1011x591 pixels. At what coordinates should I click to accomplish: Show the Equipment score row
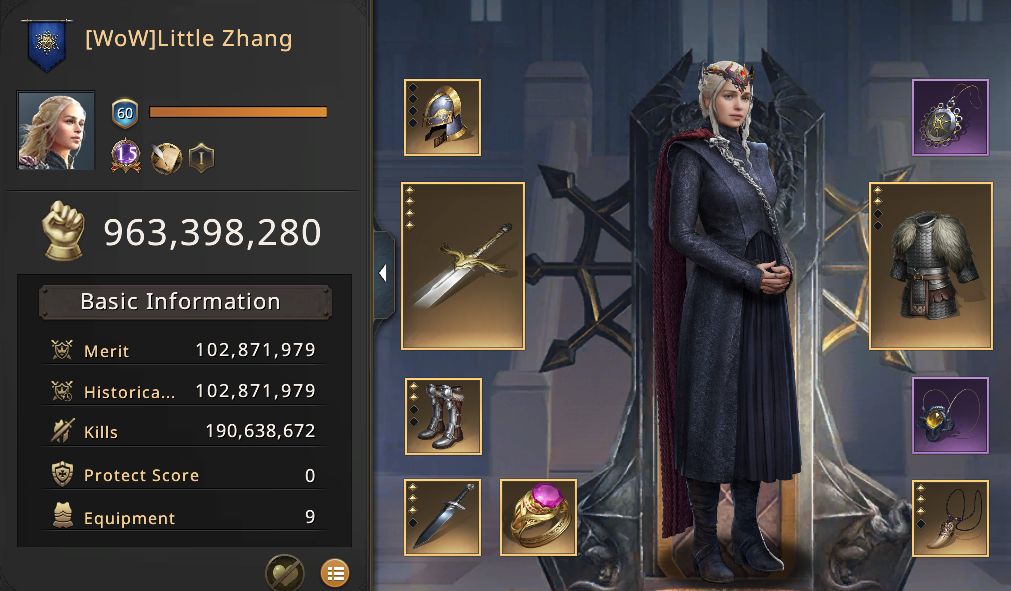click(x=184, y=518)
